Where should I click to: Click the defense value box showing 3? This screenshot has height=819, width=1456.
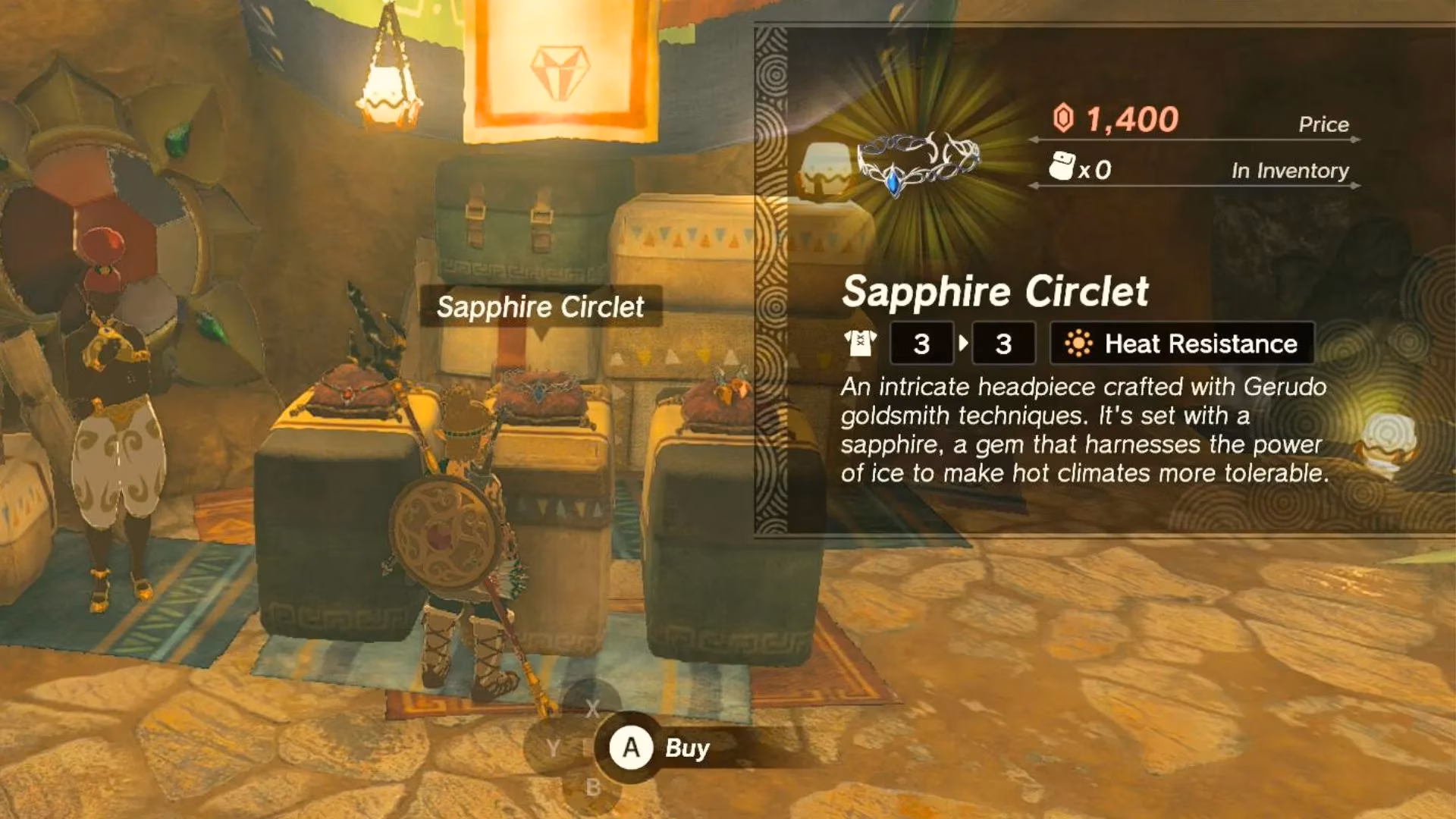921,343
